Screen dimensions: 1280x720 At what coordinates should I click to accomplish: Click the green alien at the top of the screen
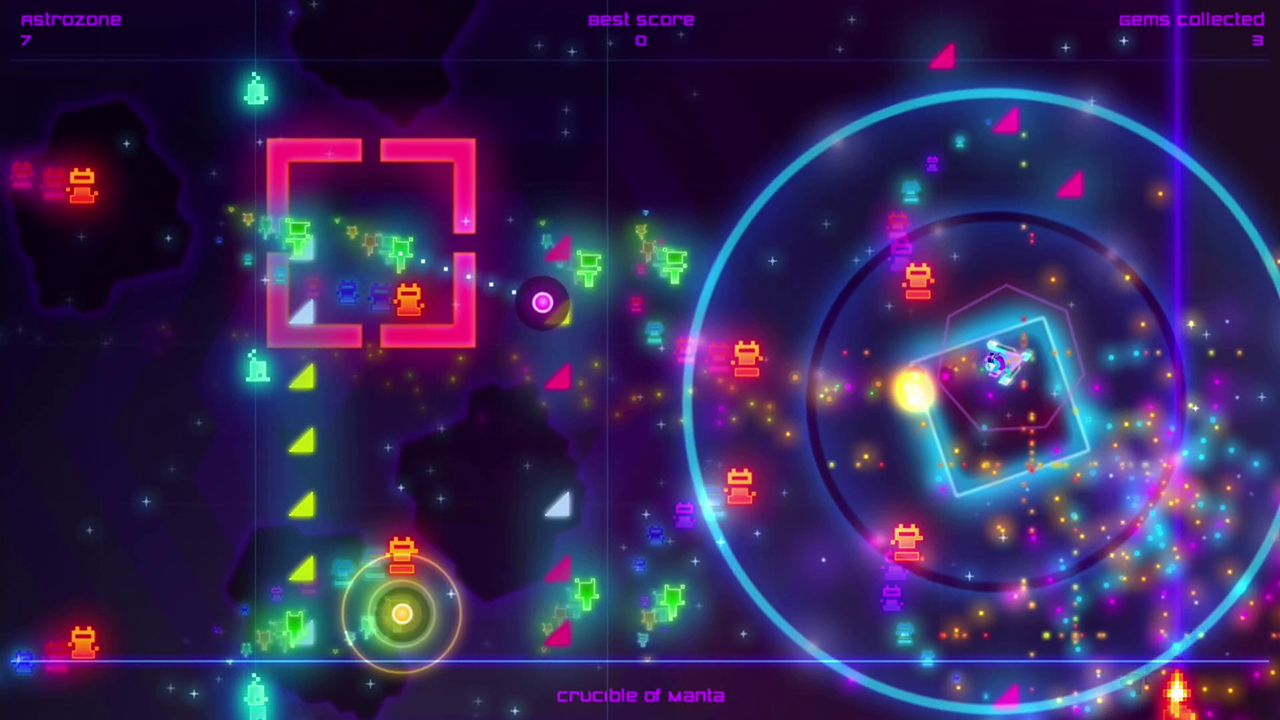pos(255,92)
